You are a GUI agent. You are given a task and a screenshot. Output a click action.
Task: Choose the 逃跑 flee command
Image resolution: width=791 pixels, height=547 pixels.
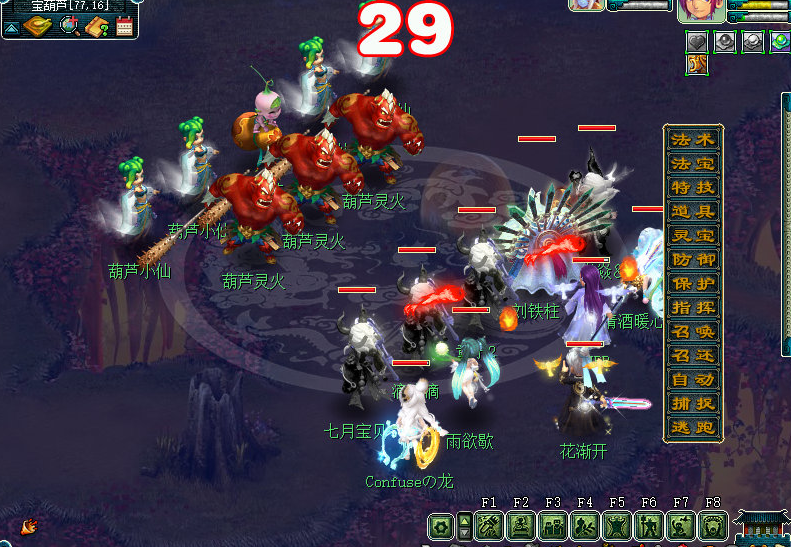693,428
